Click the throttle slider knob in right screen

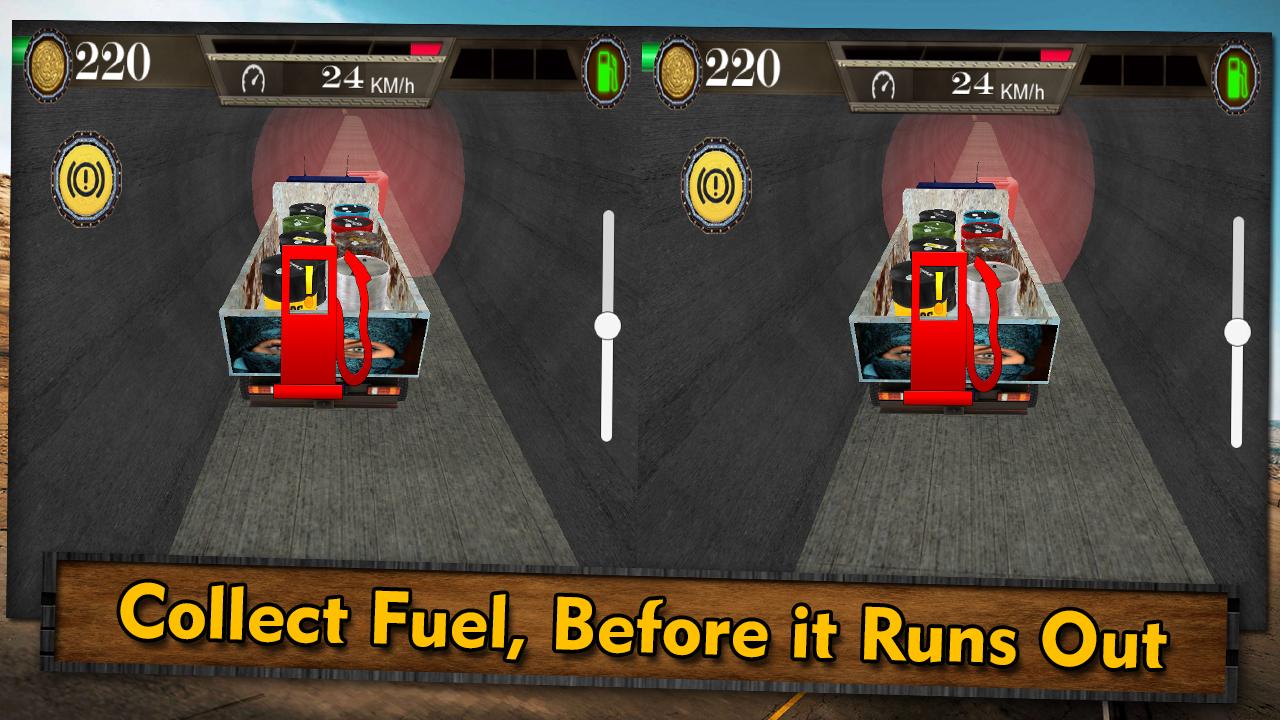pos(1237,332)
